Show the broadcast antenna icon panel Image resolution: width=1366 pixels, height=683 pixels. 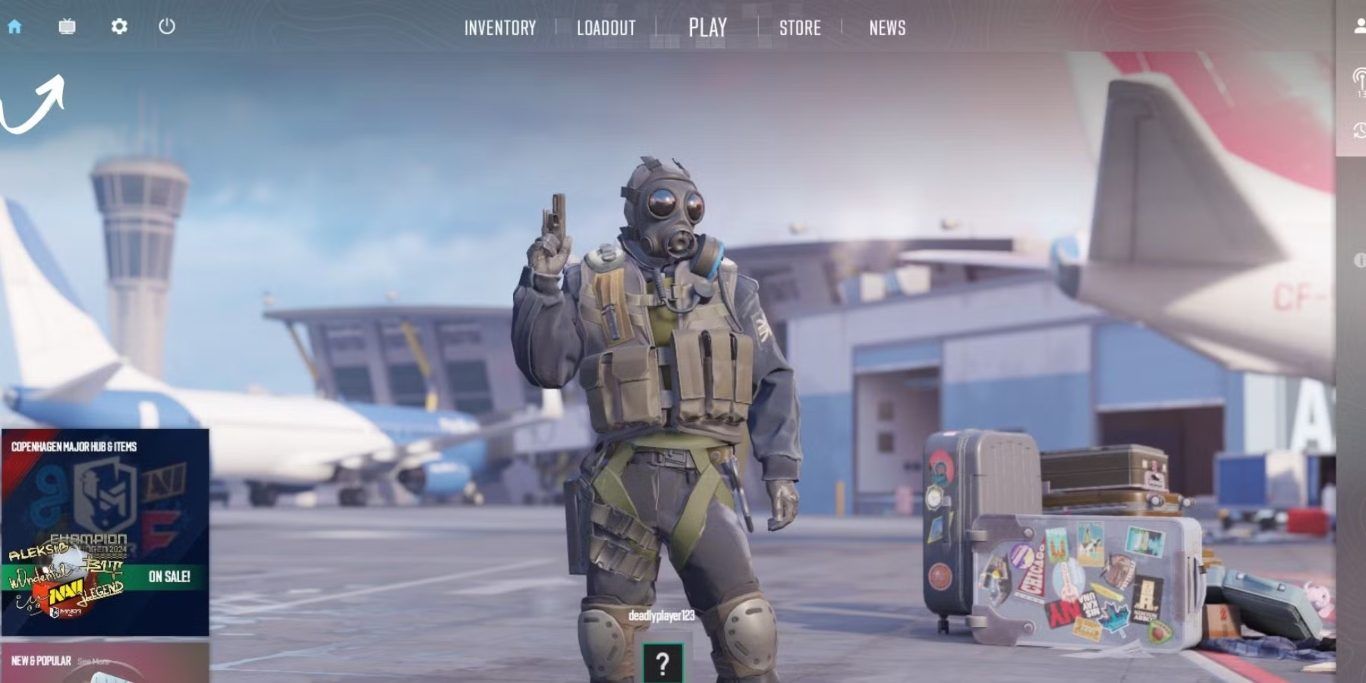1359,79
